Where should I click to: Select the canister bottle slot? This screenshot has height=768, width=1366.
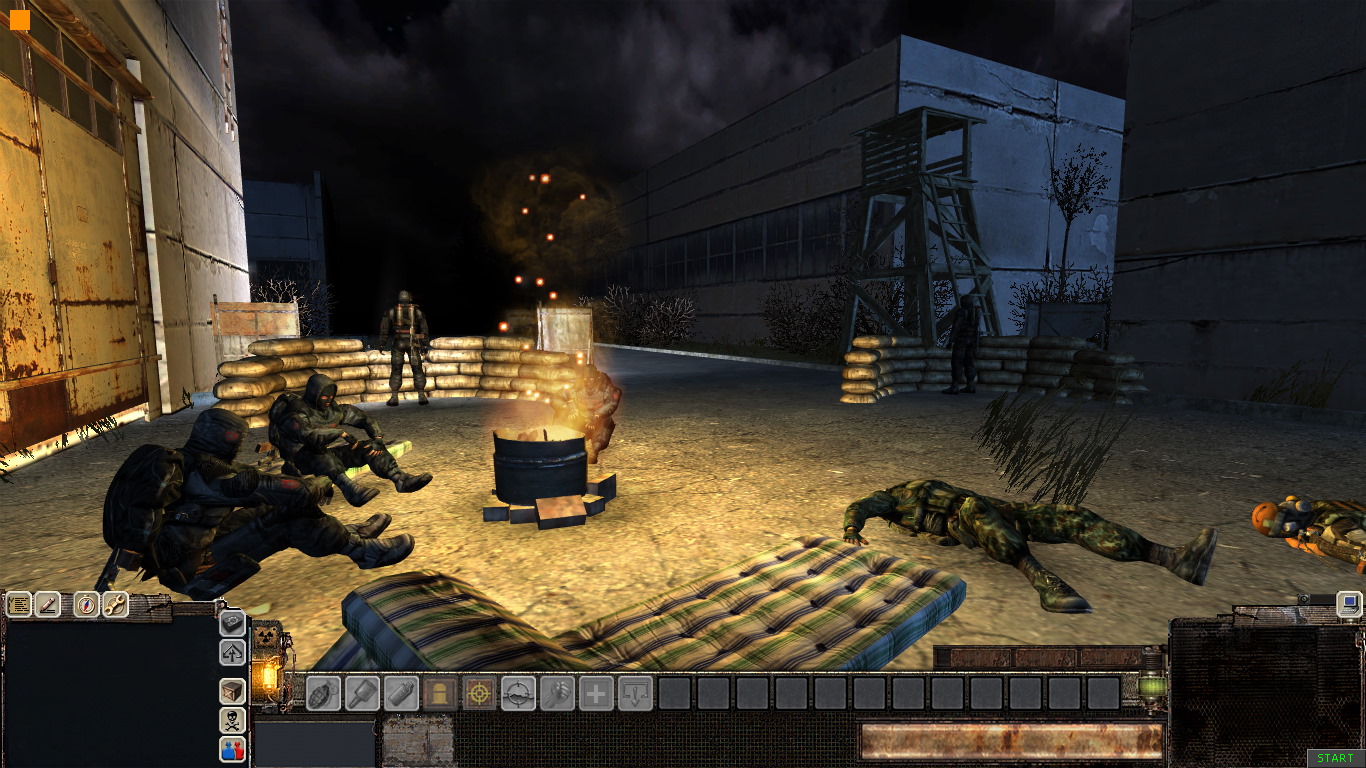401,693
